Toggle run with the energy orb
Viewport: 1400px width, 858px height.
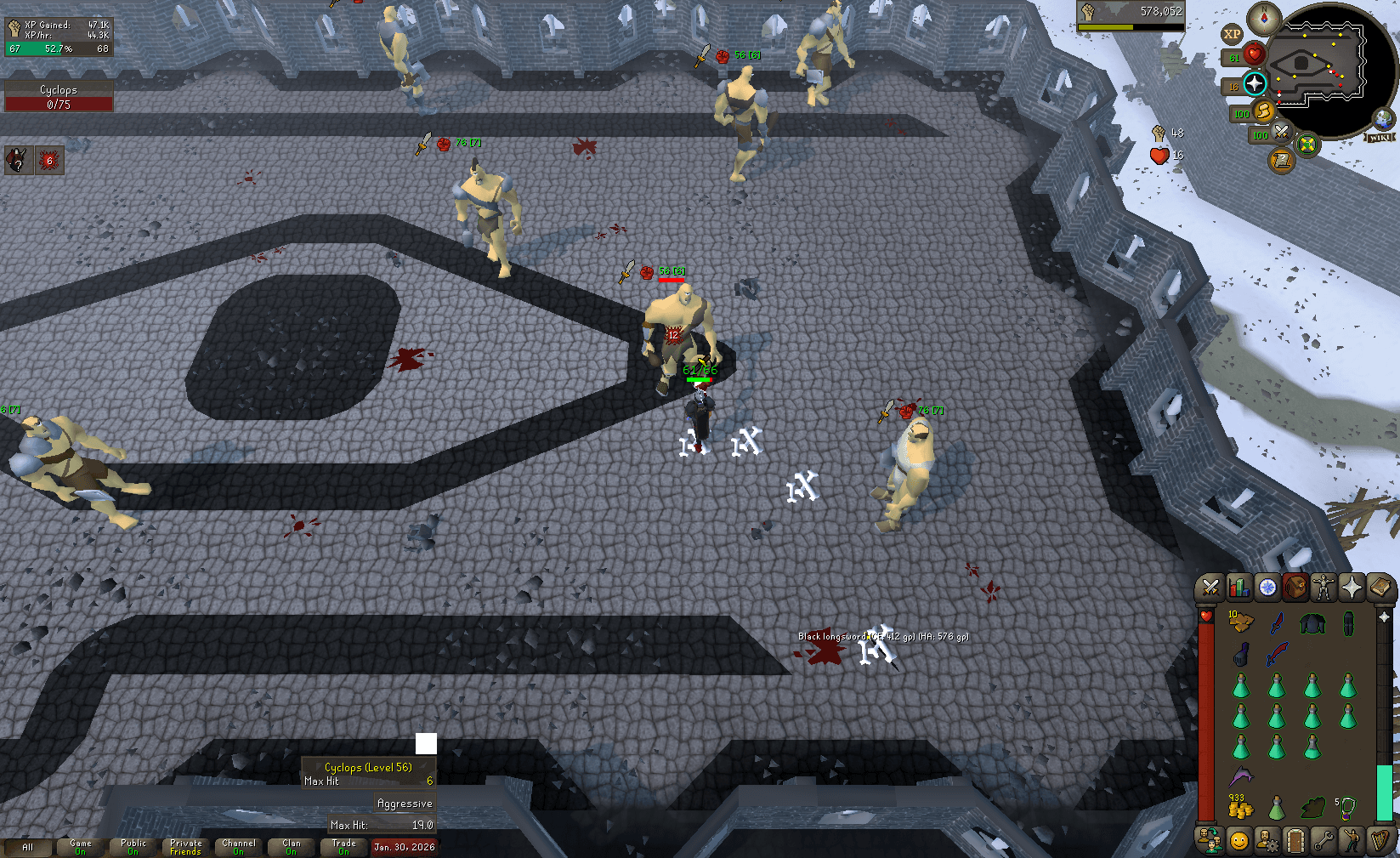[x=1265, y=113]
